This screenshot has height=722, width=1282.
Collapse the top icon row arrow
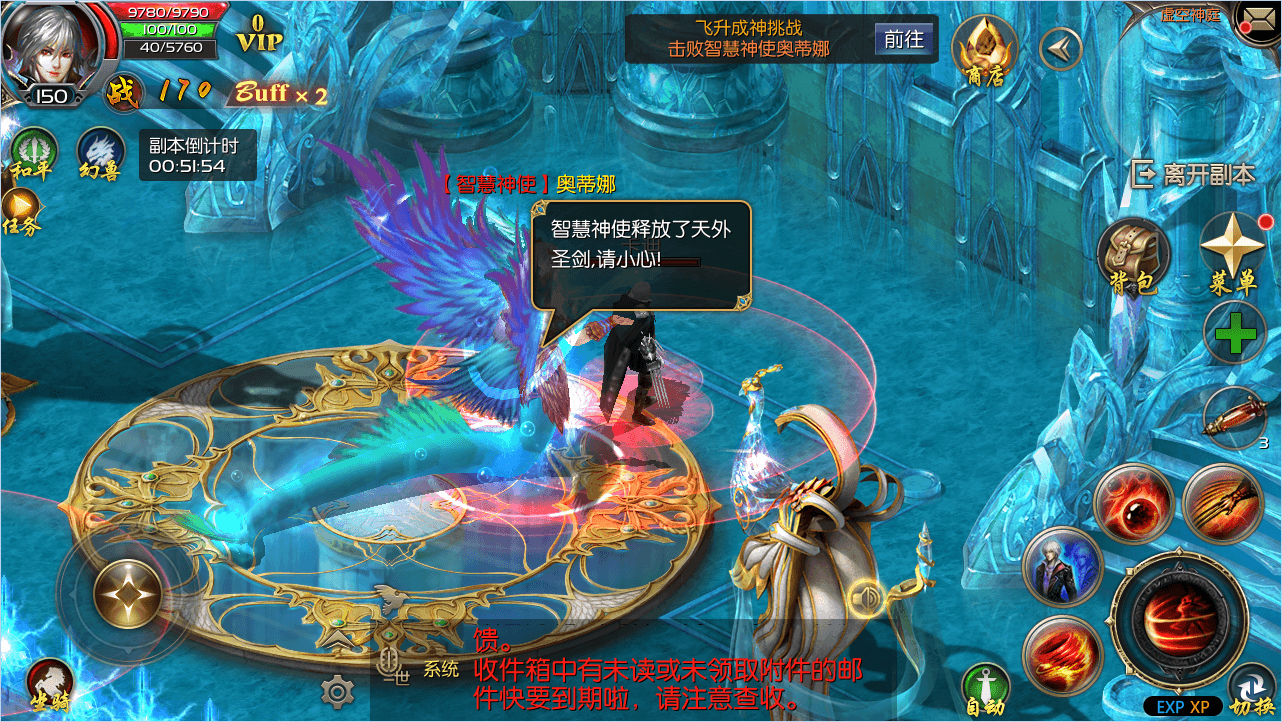click(1061, 48)
